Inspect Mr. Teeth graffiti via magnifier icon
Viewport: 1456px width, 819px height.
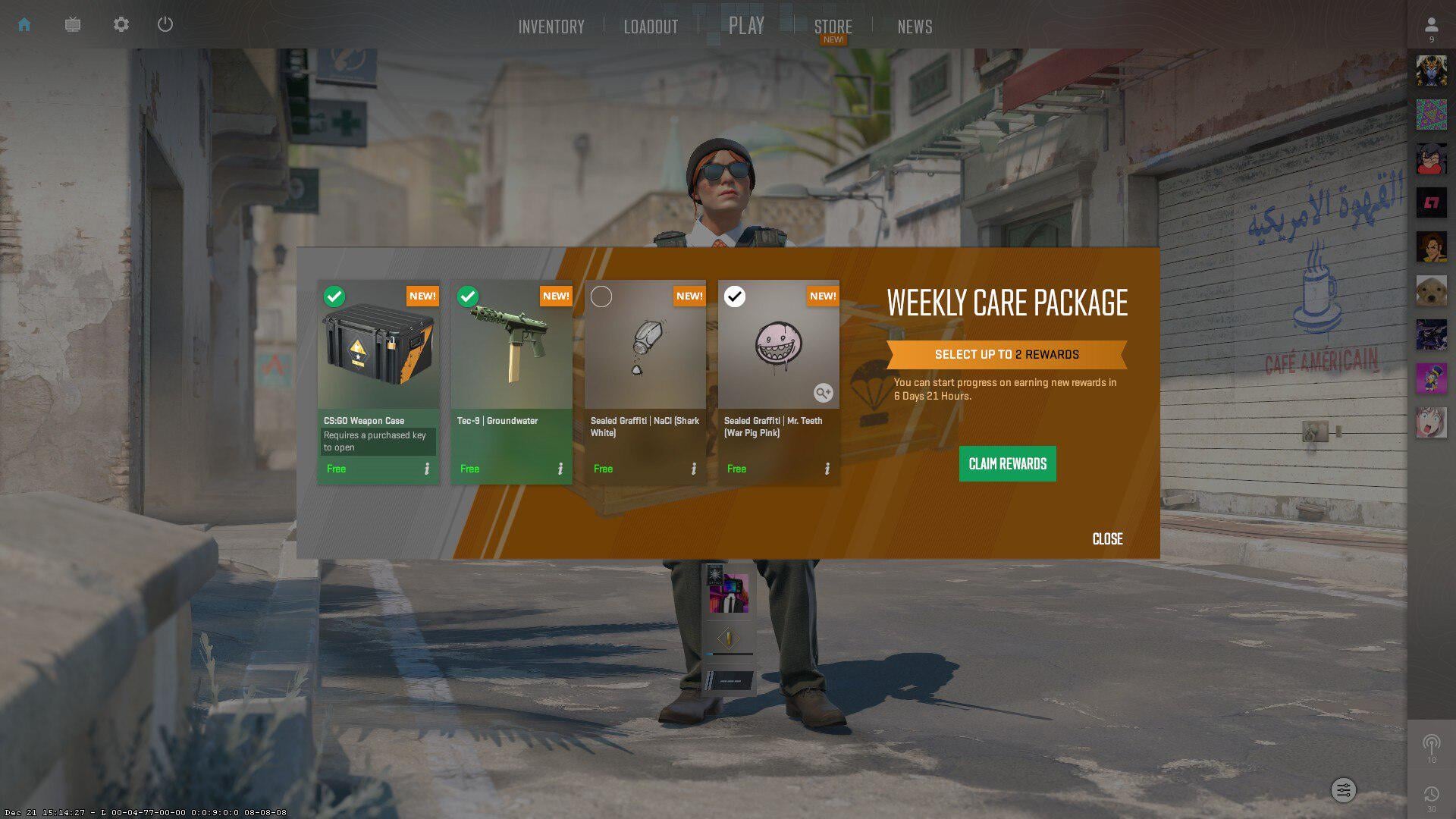pyautogui.click(x=823, y=394)
